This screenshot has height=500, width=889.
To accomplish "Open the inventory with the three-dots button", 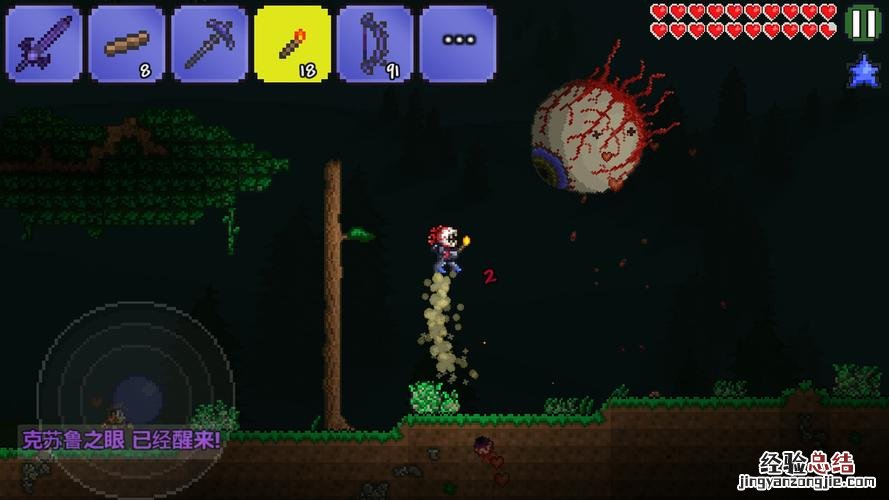I will click(x=458, y=43).
